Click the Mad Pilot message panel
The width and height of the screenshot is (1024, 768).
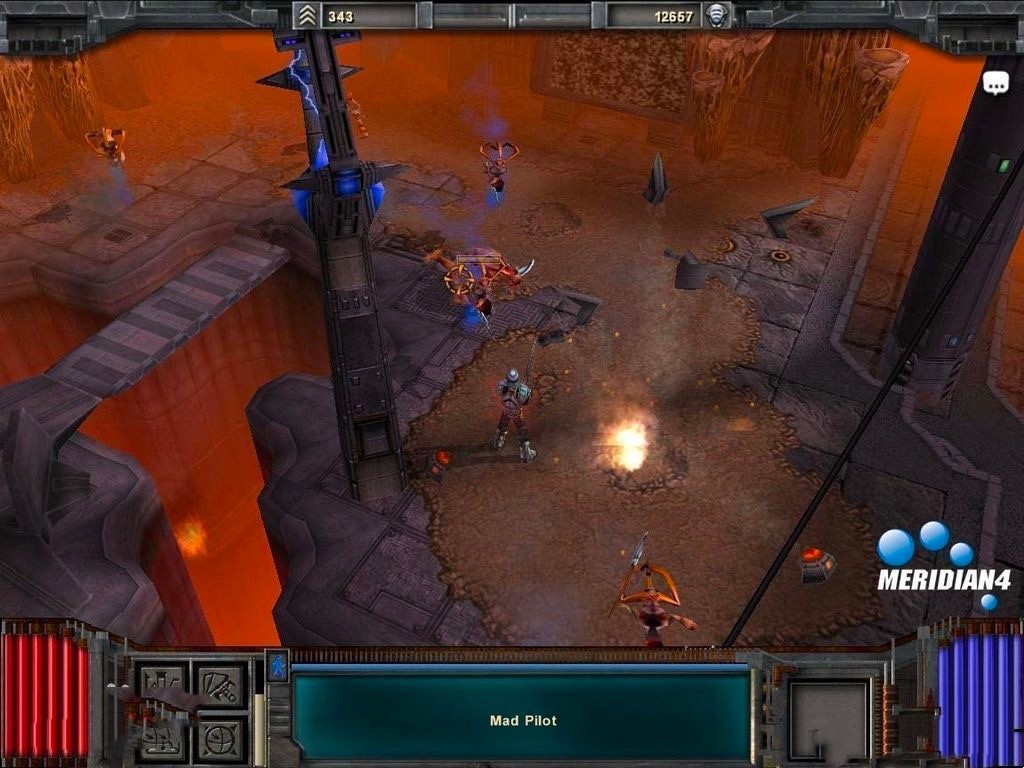[x=522, y=716]
